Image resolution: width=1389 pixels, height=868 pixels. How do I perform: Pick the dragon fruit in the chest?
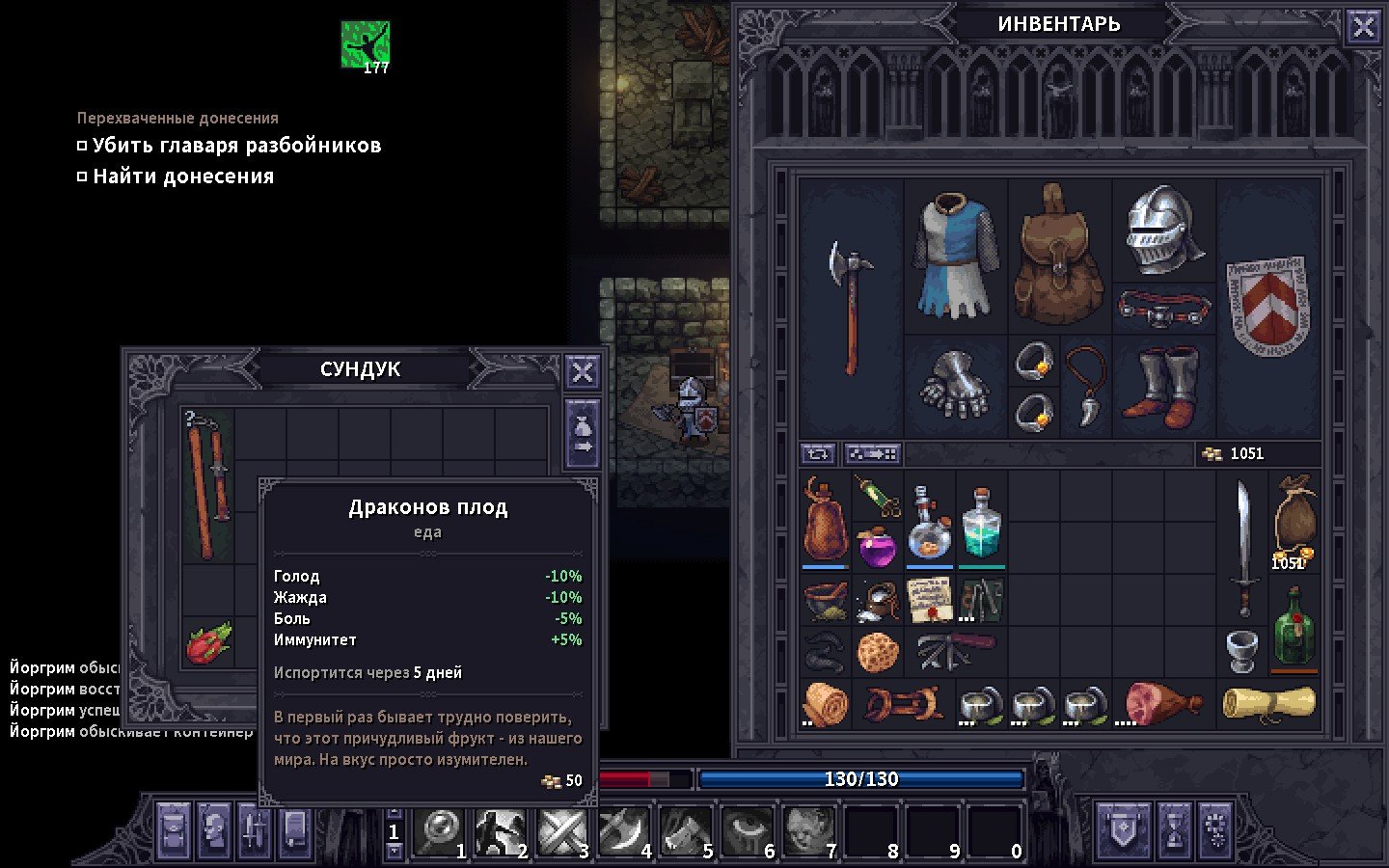208,642
